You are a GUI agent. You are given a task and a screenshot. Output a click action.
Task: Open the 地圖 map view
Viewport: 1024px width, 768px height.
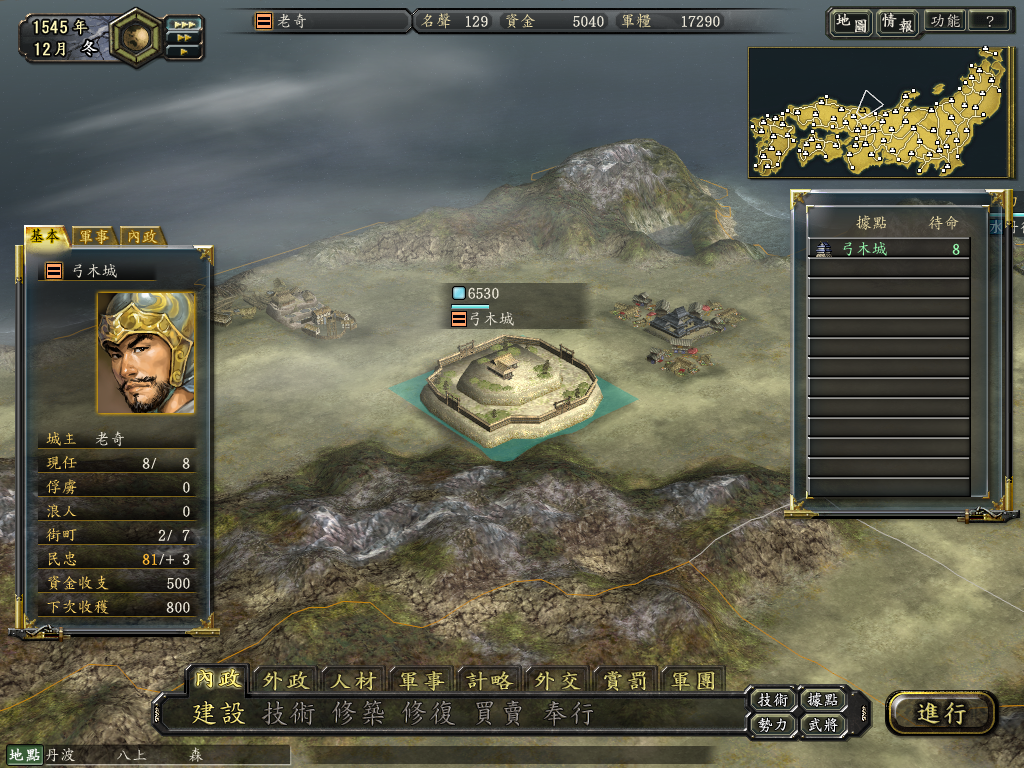pos(850,22)
